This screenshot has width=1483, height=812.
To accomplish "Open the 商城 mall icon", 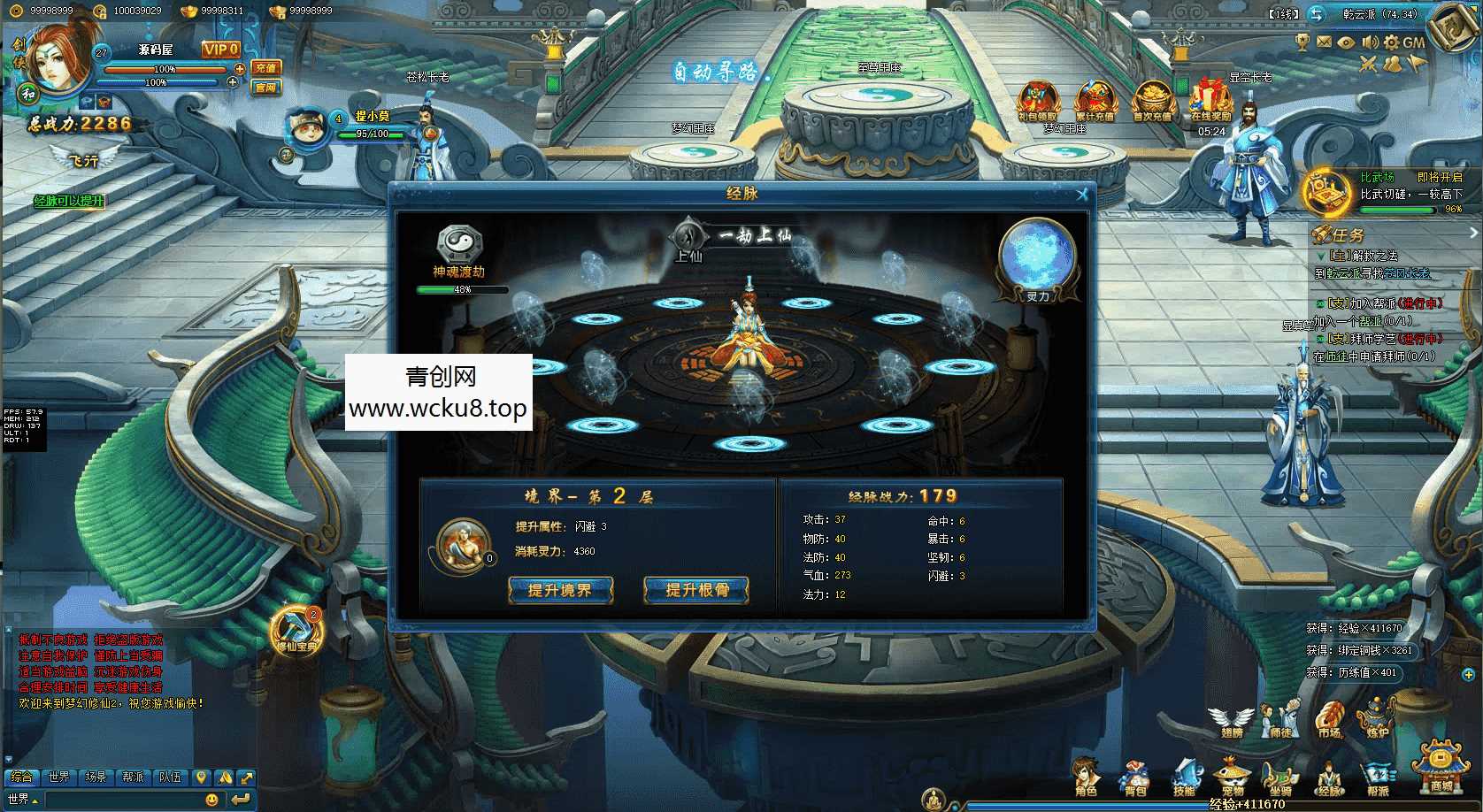I will [1440, 766].
